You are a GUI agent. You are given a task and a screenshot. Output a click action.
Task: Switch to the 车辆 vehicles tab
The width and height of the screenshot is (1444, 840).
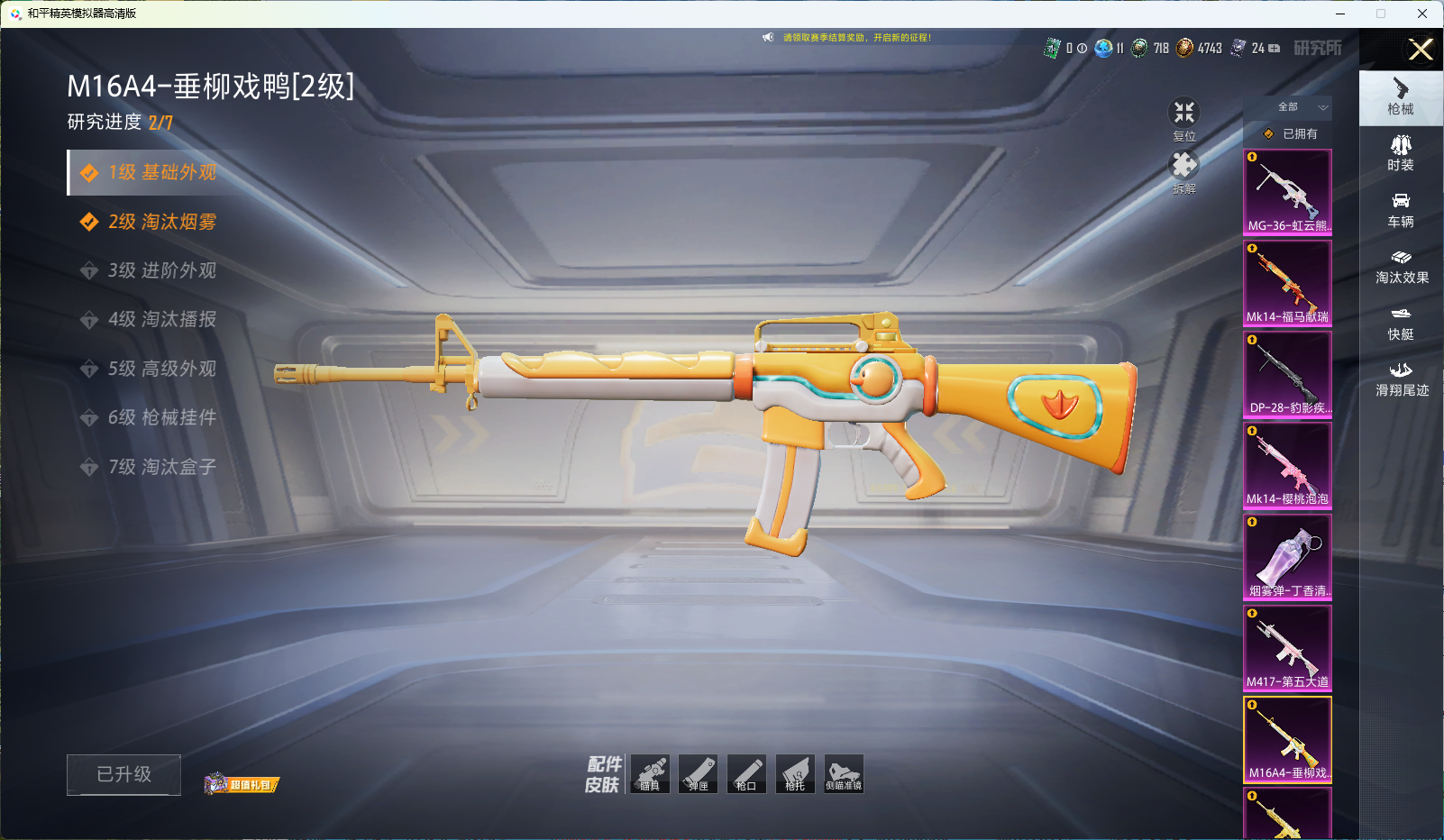click(x=1400, y=209)
